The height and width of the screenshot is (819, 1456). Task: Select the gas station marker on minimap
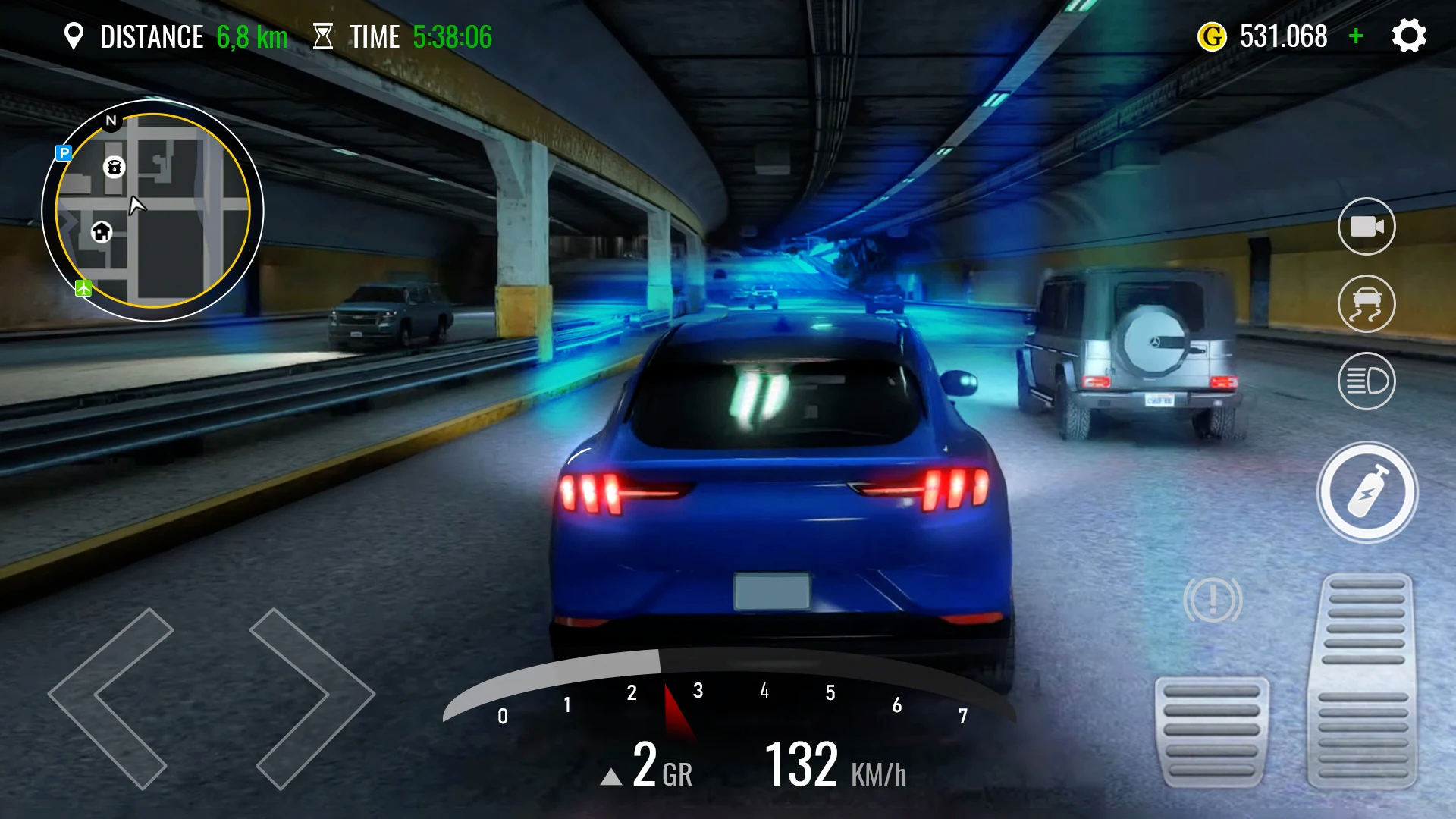(x=114, y=167)
